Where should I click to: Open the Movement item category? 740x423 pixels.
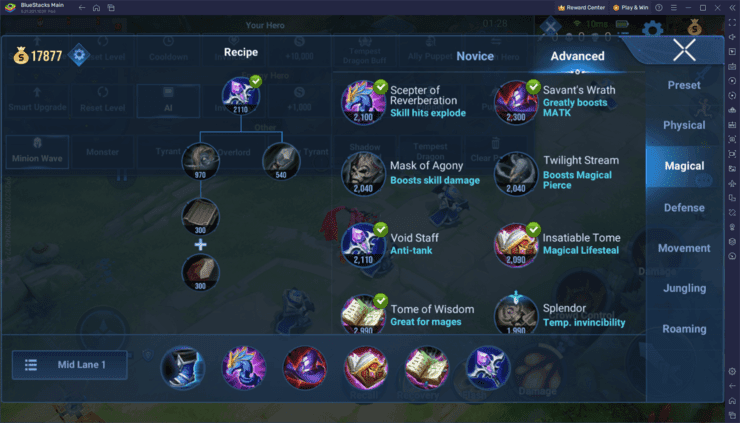click(684, 248)
